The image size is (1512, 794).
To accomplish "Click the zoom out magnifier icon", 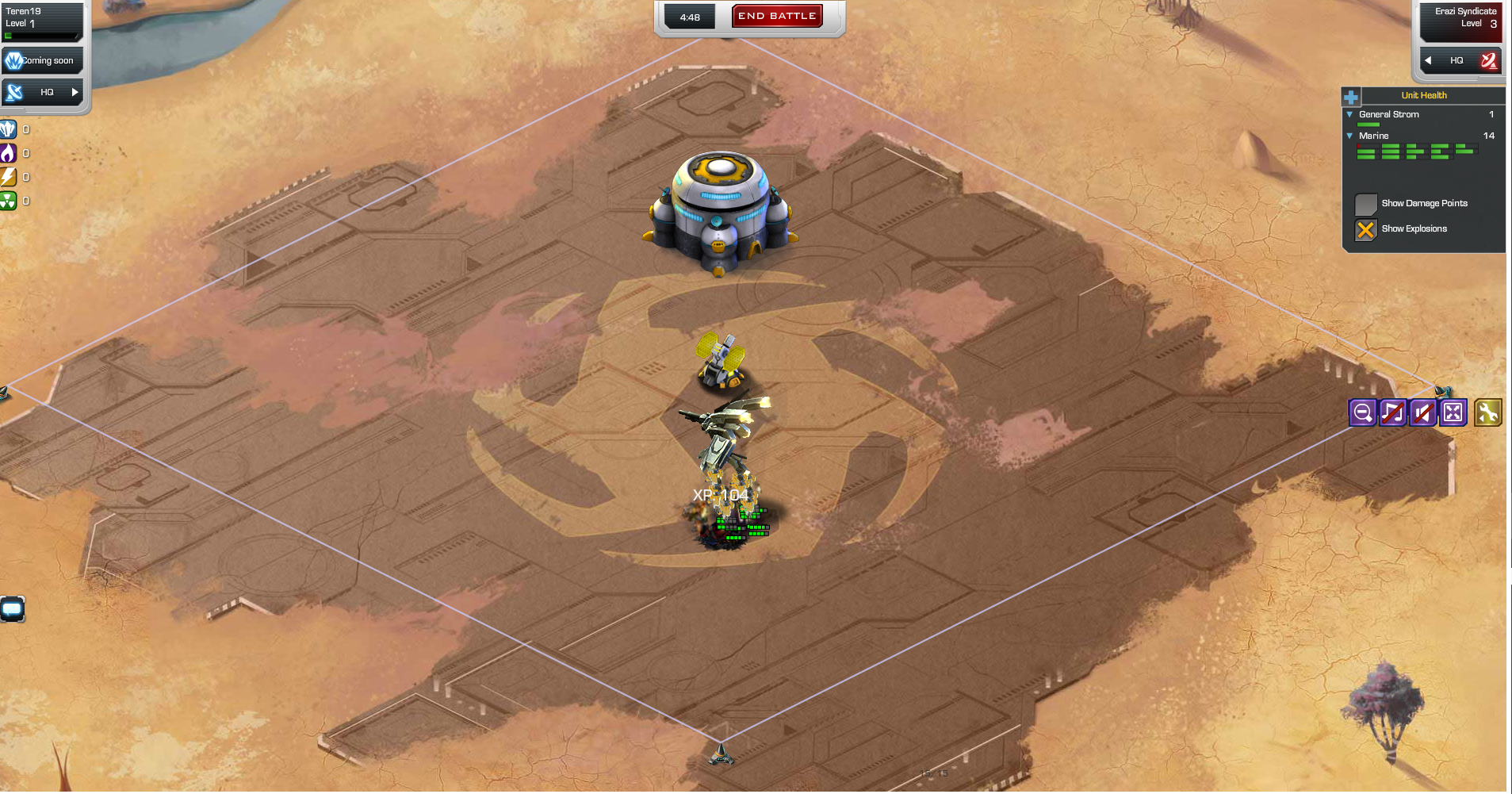I will [1362, 412].
